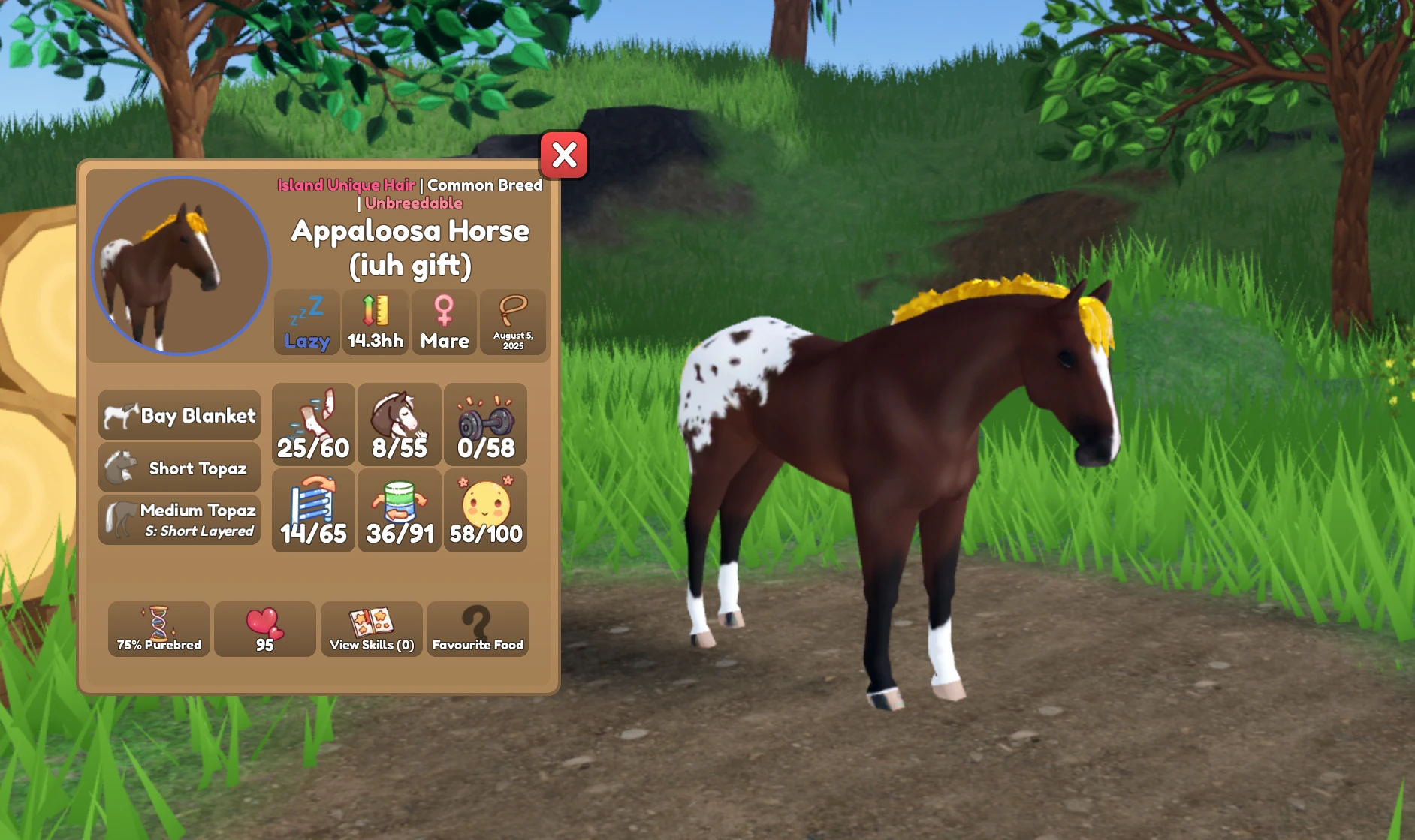Select the 14.3hh height ruler icon
This screenshot has width=1415, height=840.
point(375,321)
